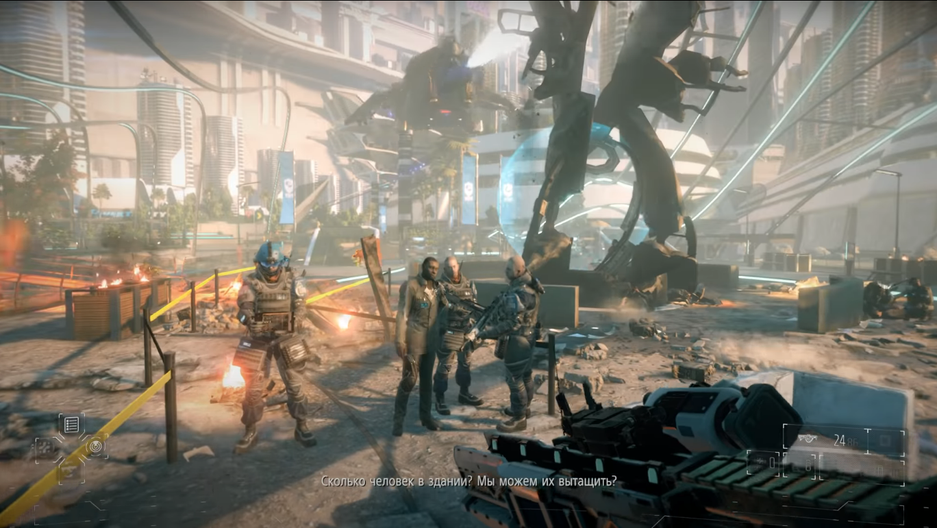Activate the radar pulse scan icon

click(96, 447)
